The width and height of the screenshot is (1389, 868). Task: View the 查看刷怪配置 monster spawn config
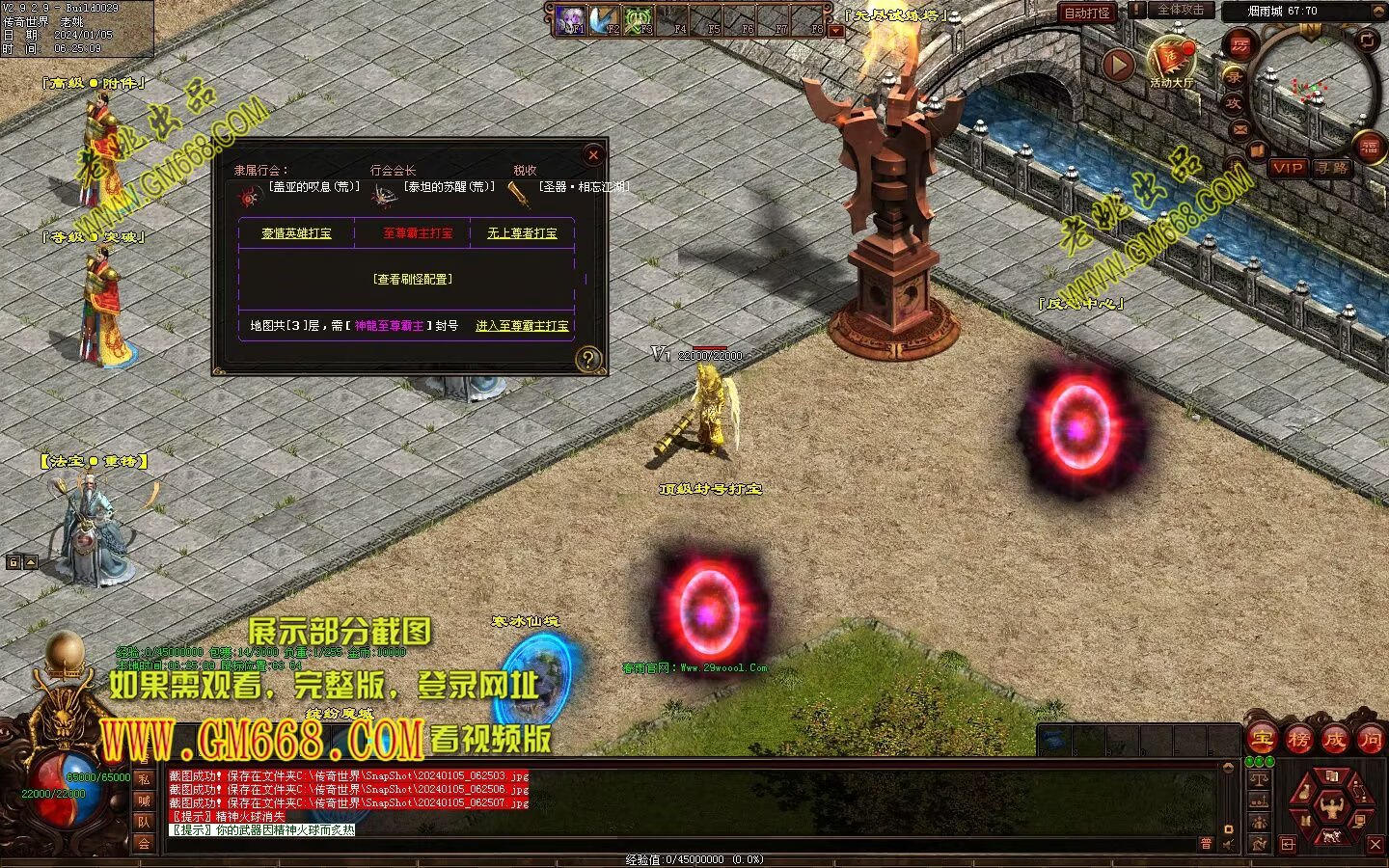(x=412, y=280)
